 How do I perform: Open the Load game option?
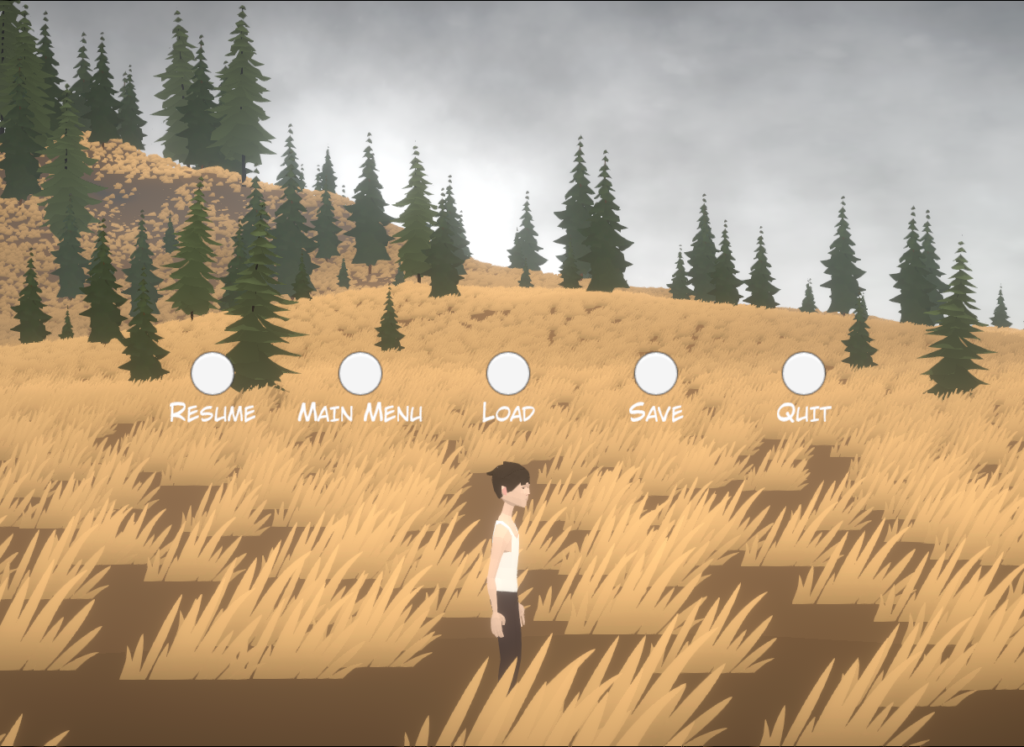[x=508, y=374]
